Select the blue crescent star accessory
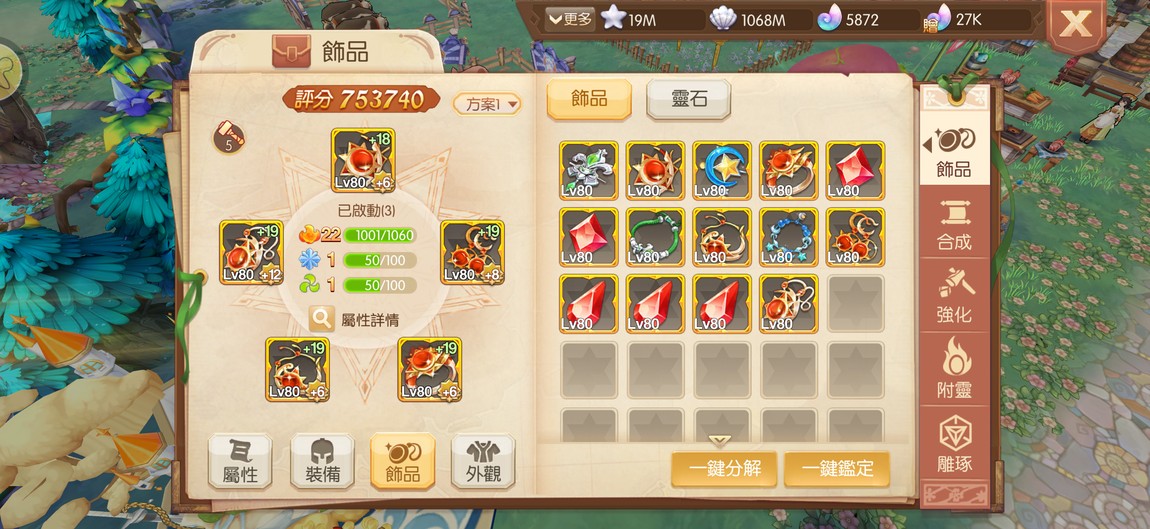Image resolution: width=1150 pixels, height=529 pixels. (721, 170)
